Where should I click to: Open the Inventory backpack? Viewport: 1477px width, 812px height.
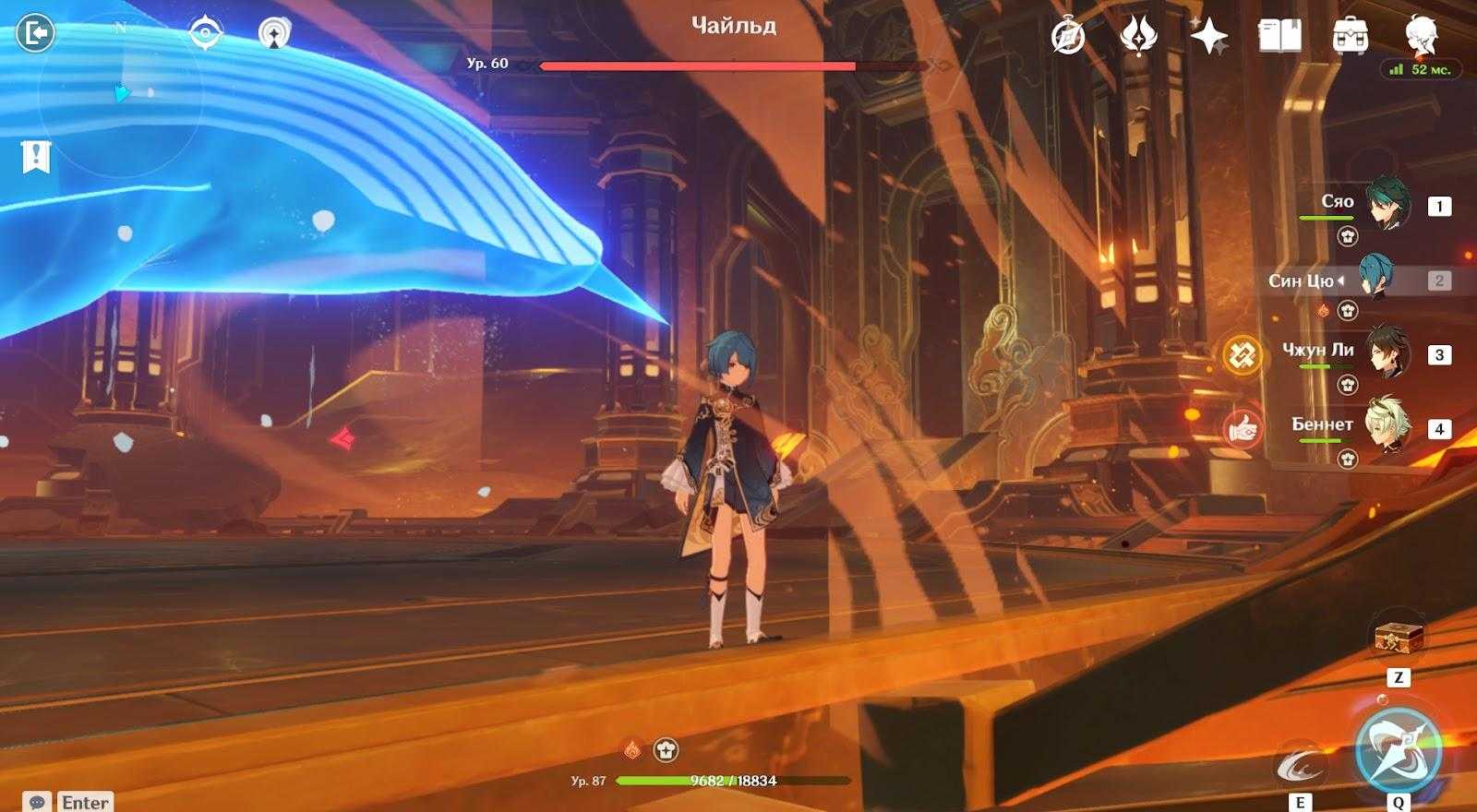(x=1351, y=36)
